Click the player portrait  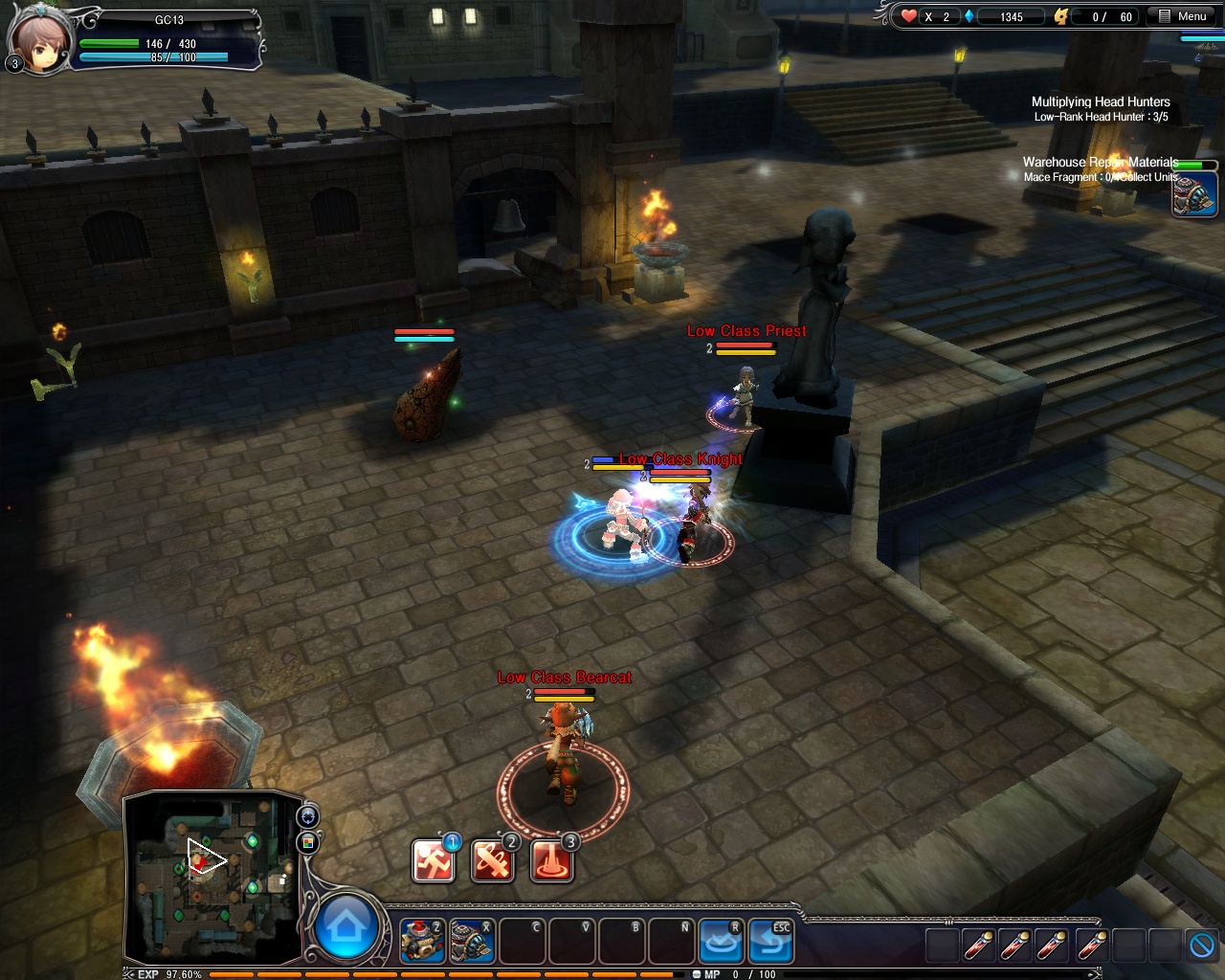point(38,41)
